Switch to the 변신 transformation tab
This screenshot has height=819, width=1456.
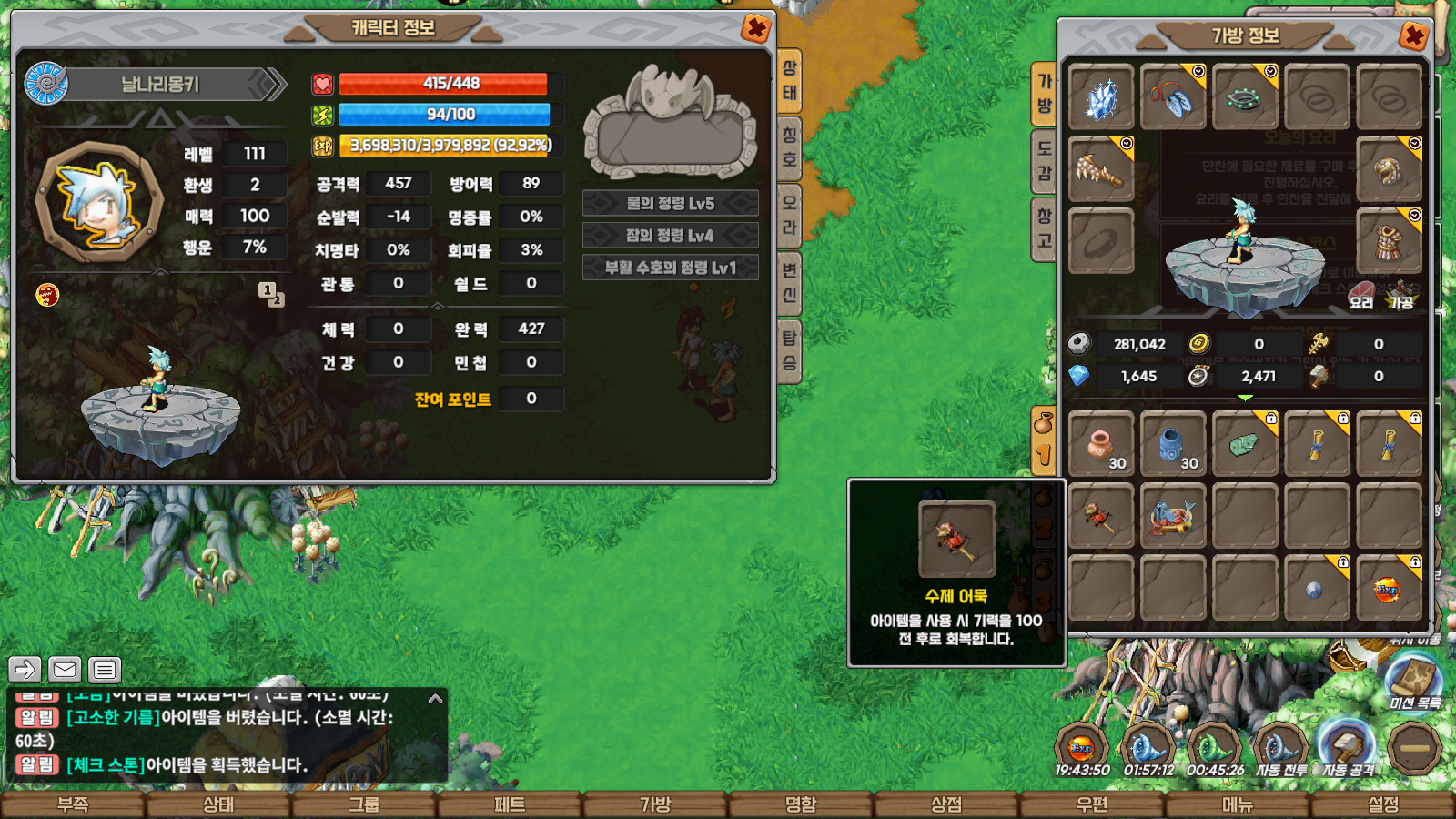tap(789, 282)
